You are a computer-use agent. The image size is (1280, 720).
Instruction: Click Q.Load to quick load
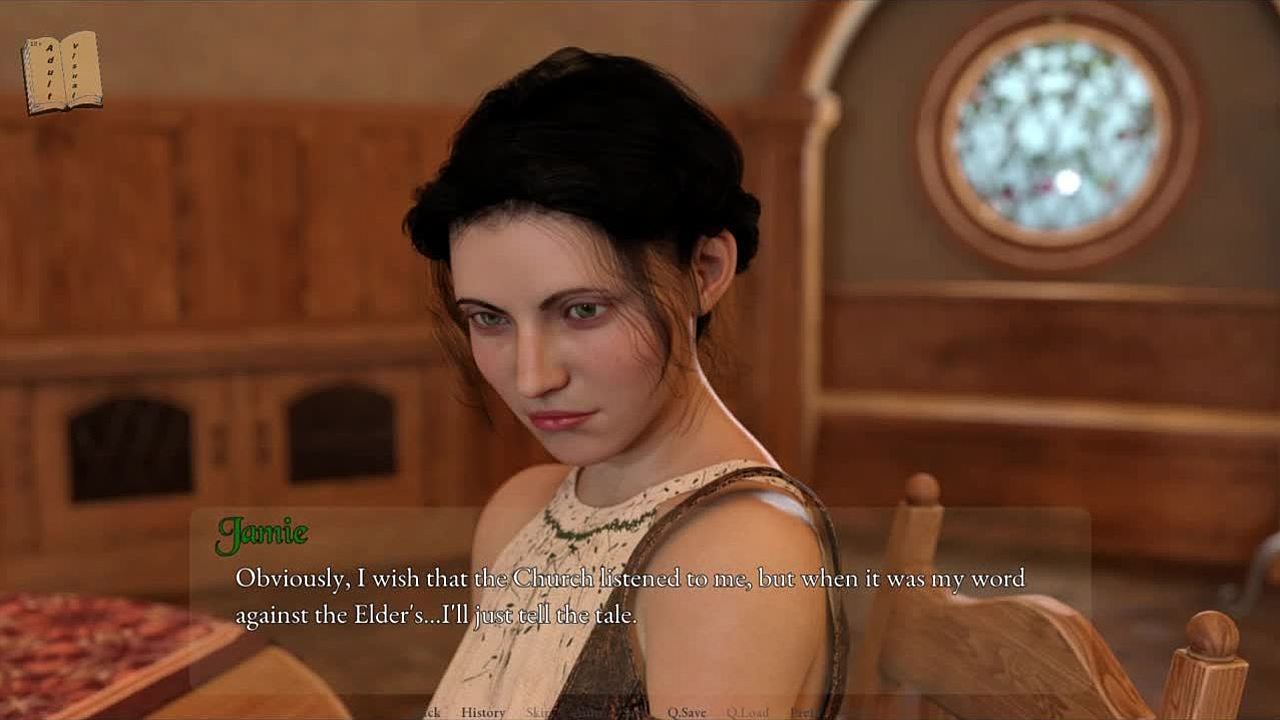[747, 712]
